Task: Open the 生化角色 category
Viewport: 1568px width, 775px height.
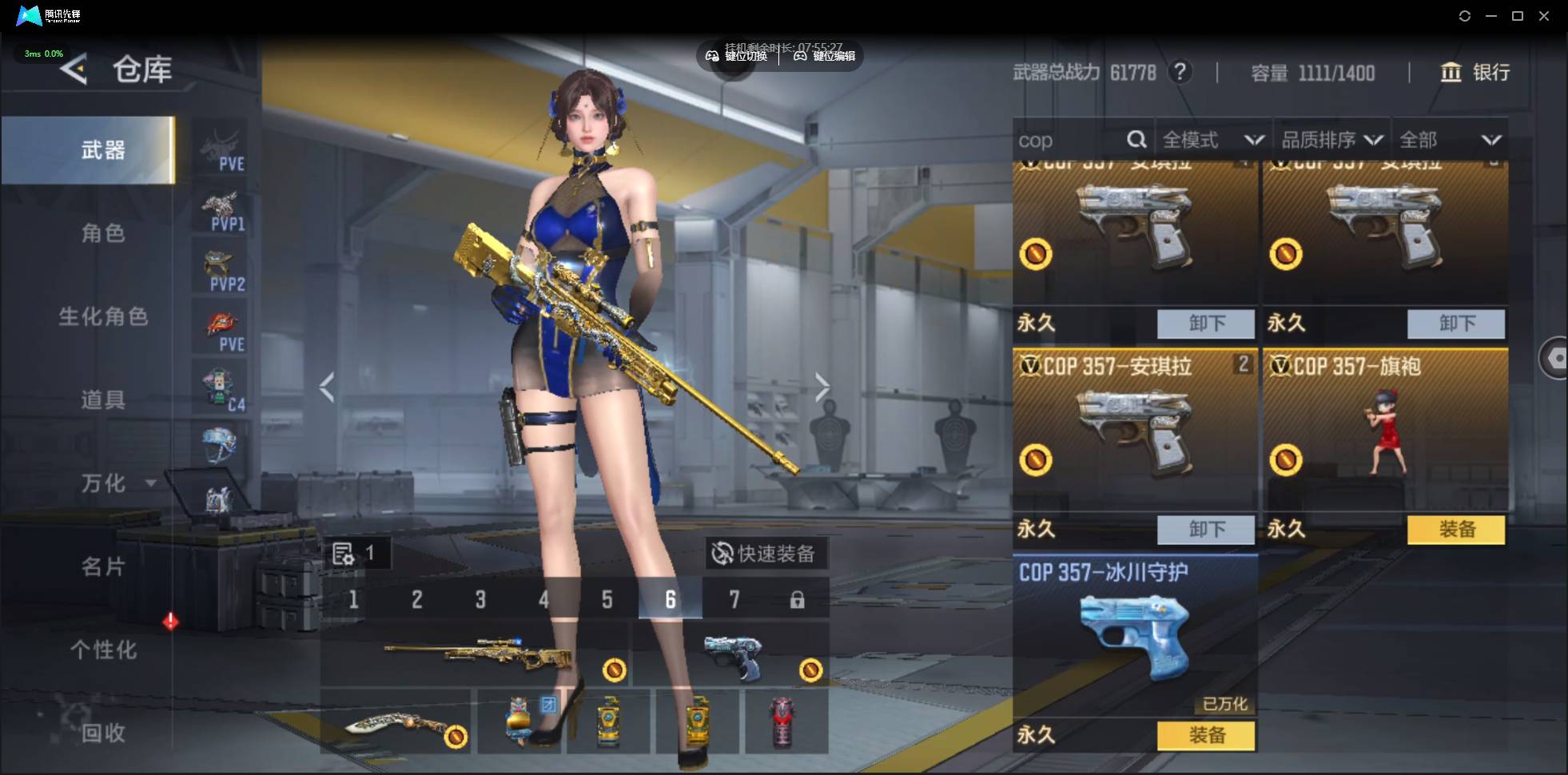Action: click(103, 316)
